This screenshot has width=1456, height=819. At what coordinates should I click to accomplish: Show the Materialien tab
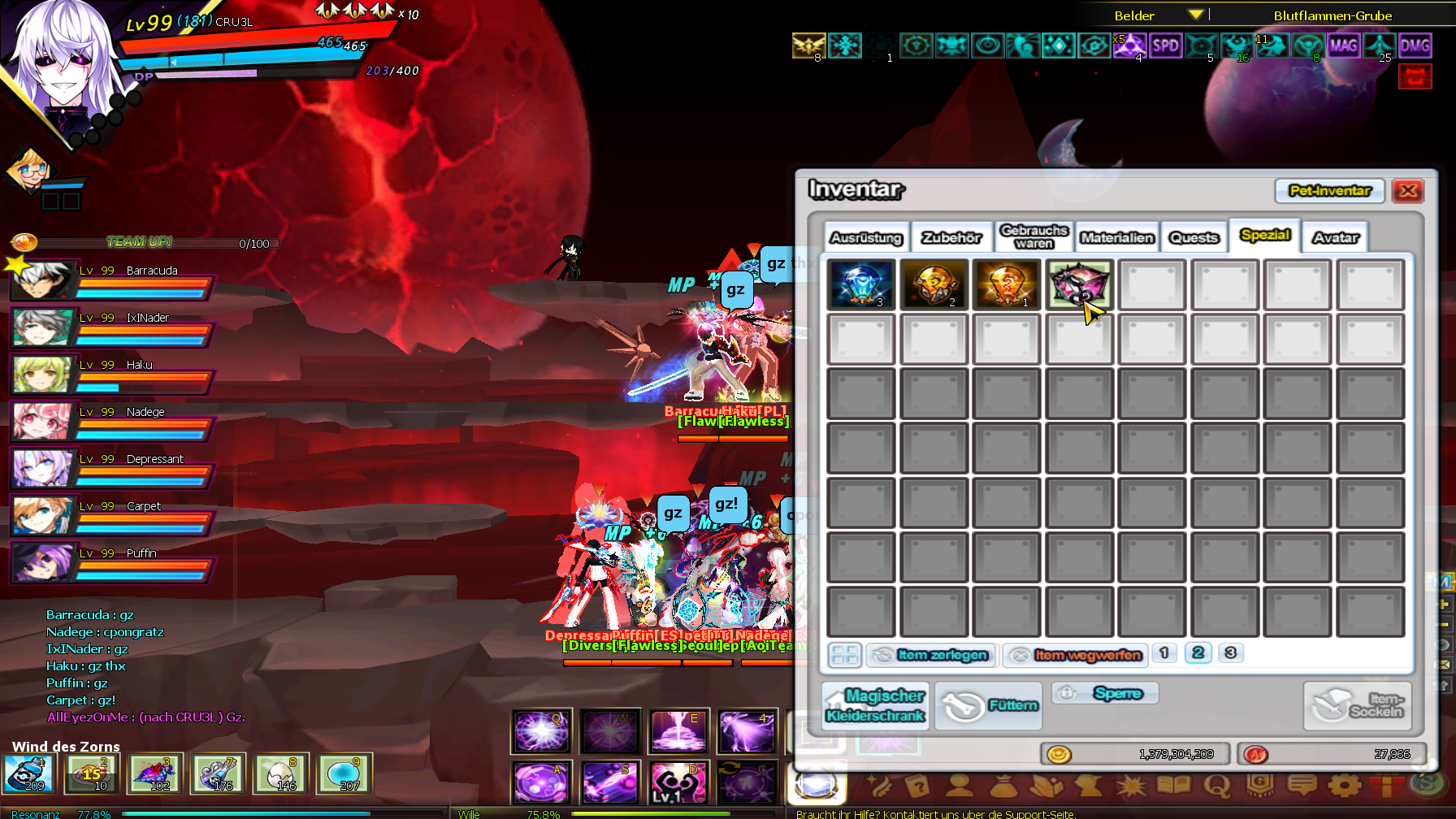coord(1117,237)
